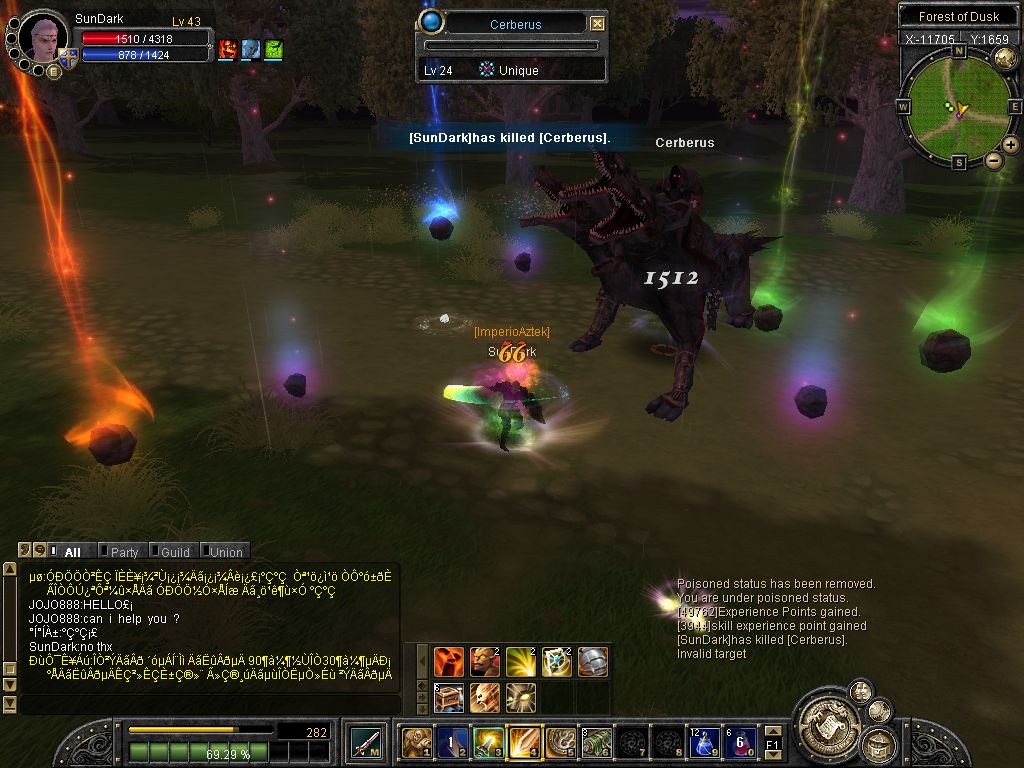Activate the highlighted slash skill in slot 4

pos(524,743)
